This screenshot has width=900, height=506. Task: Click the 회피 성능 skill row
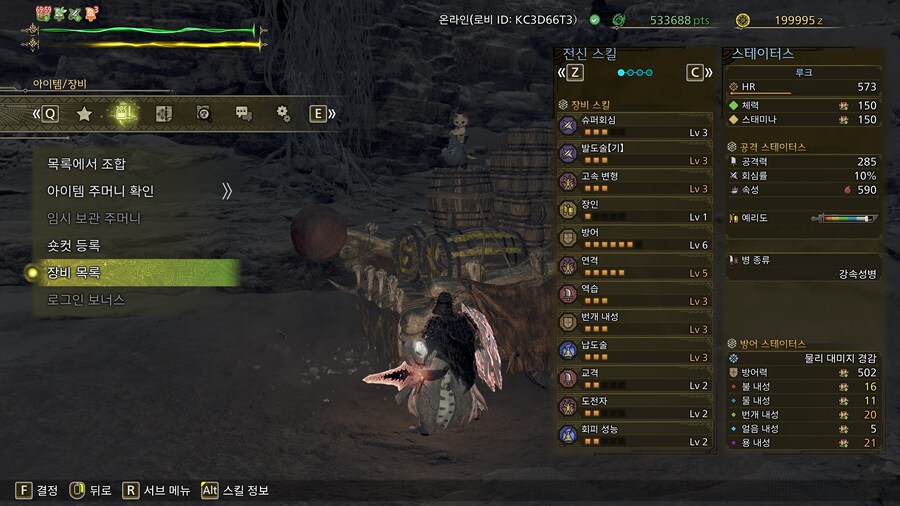click(635, 434)
